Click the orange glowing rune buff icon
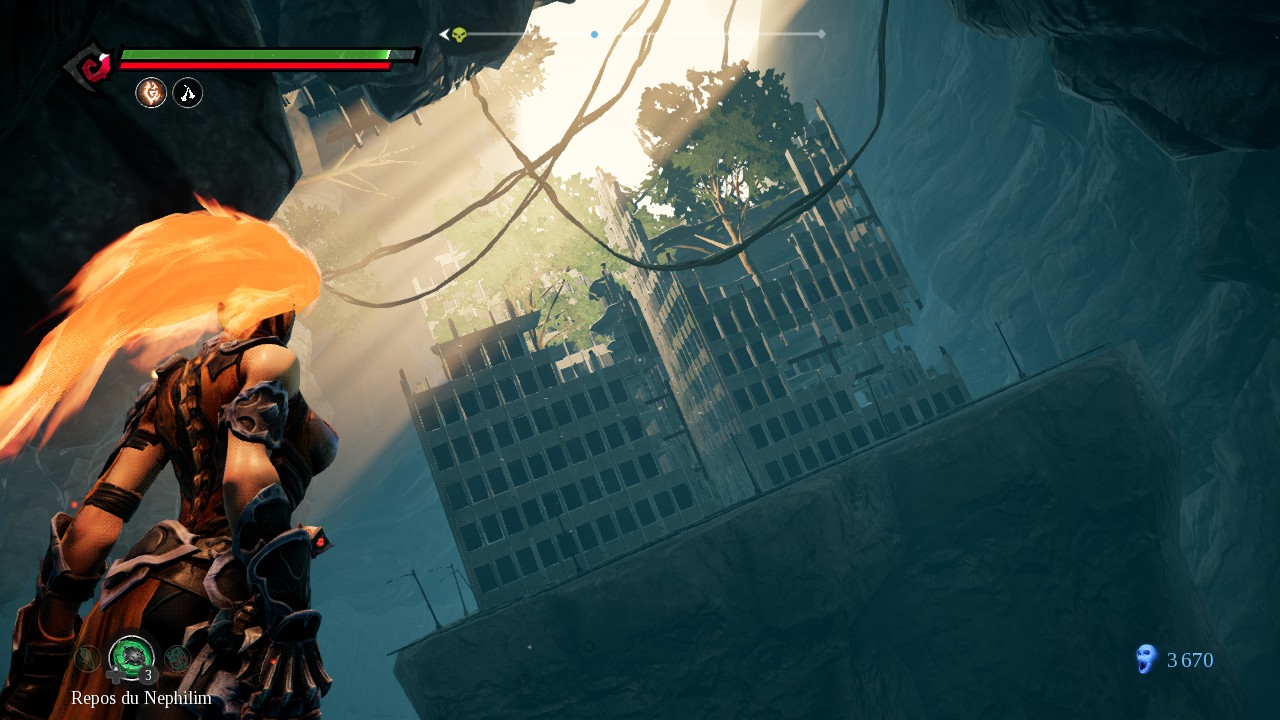1280x720 pixels. pos(151,93)
